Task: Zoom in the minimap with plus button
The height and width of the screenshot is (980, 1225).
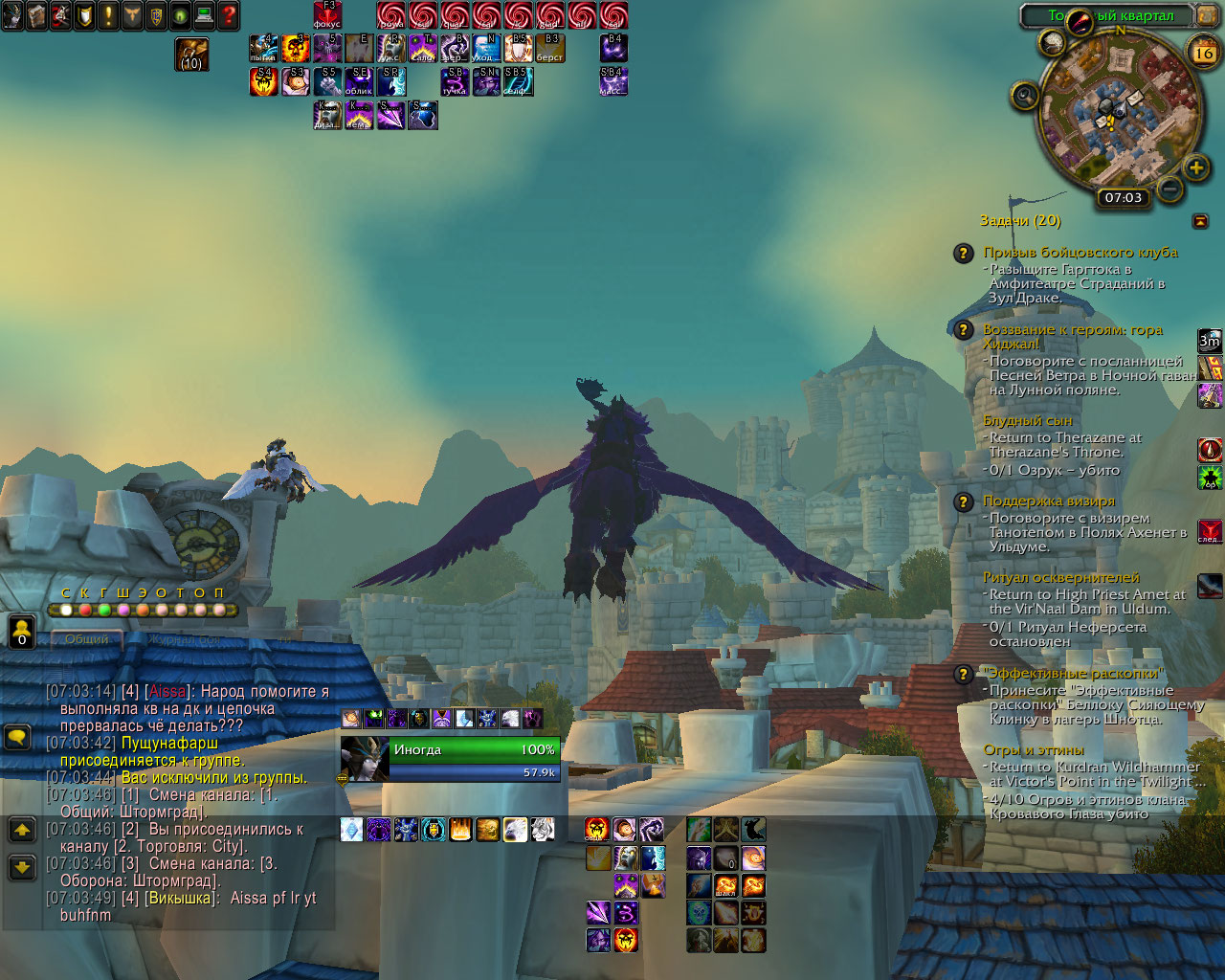Action: pyautogui.click(x=1195, y=168)
